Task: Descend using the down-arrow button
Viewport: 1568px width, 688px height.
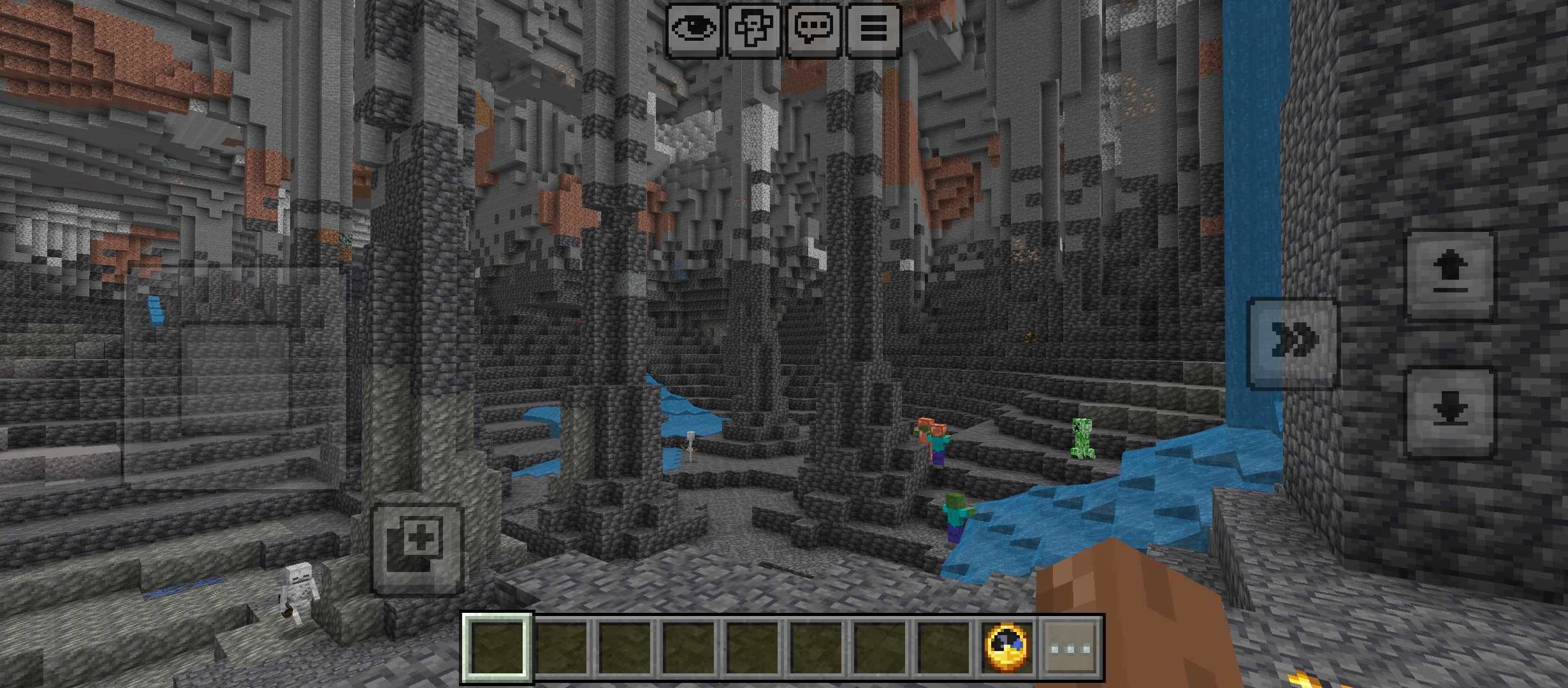Action: (x=1450, y=412)
